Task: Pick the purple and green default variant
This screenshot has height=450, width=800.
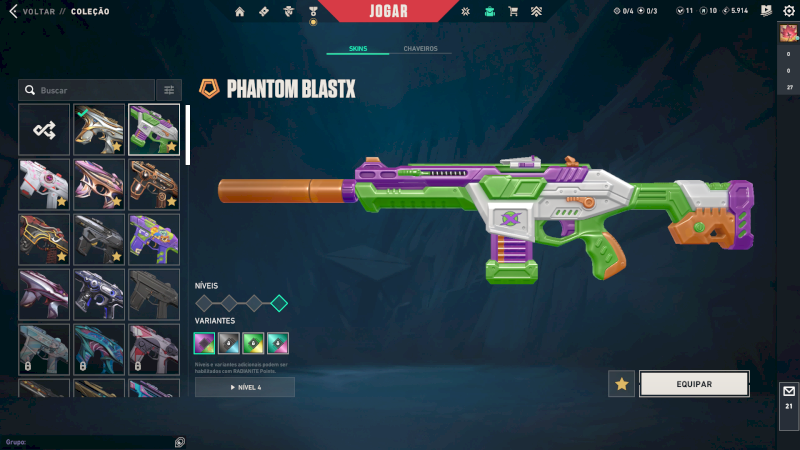Action: (x=204, y=343)
